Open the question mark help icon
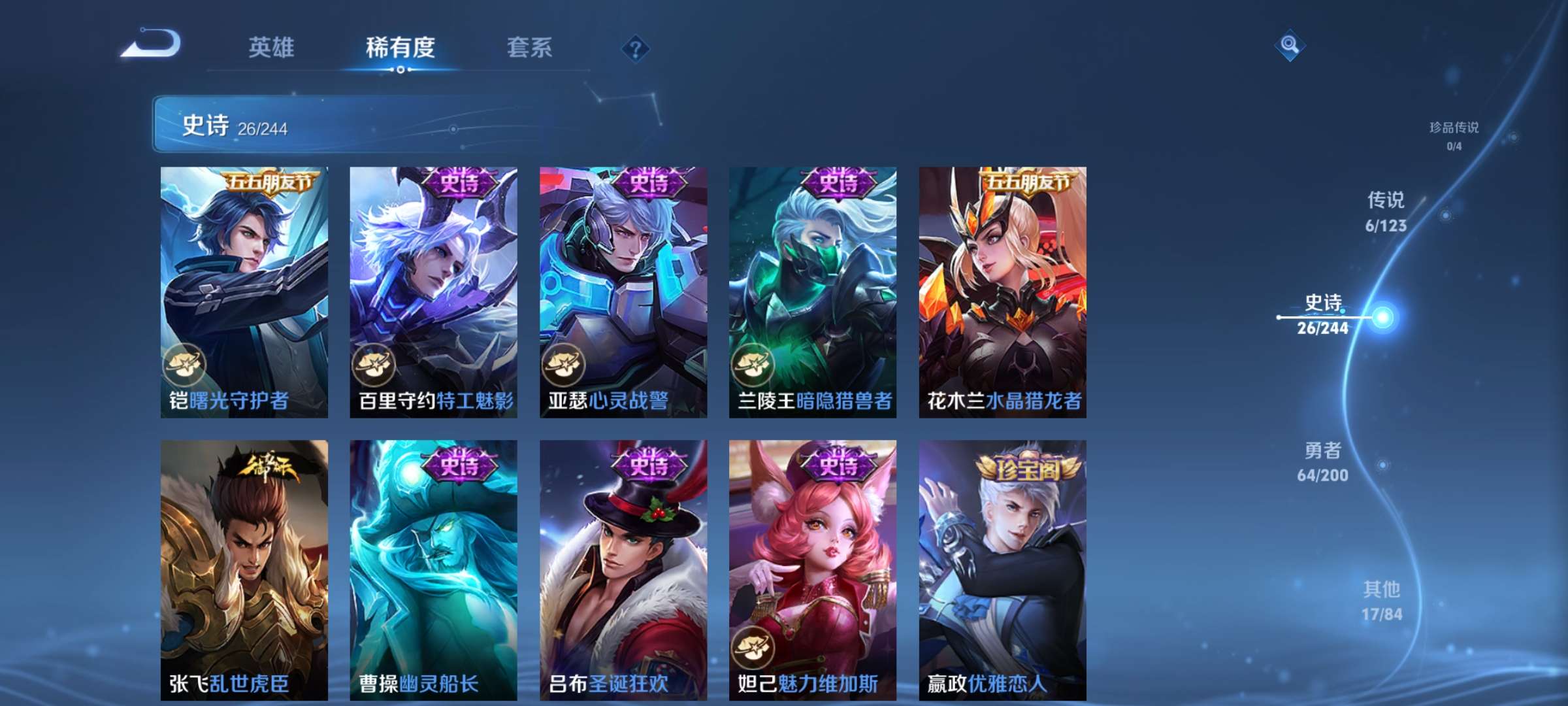1568x706 pixels. click(x=635, y=48)
